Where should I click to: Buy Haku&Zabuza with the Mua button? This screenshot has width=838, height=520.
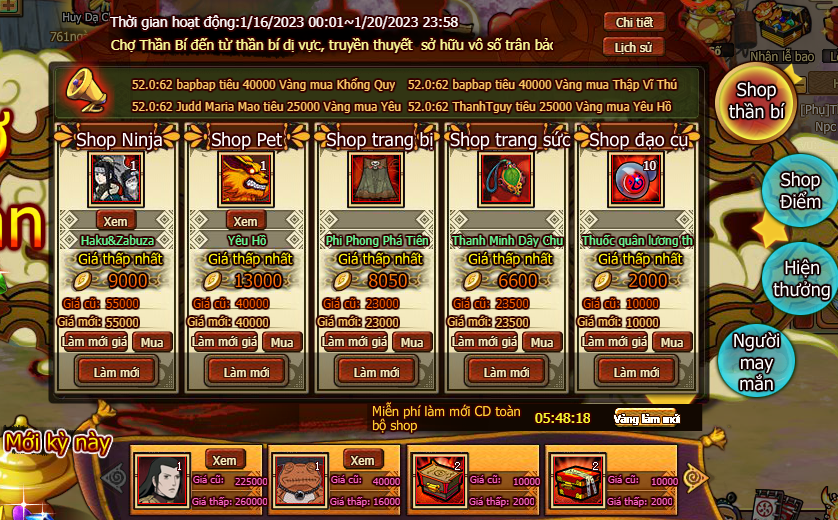click(152, 342)
